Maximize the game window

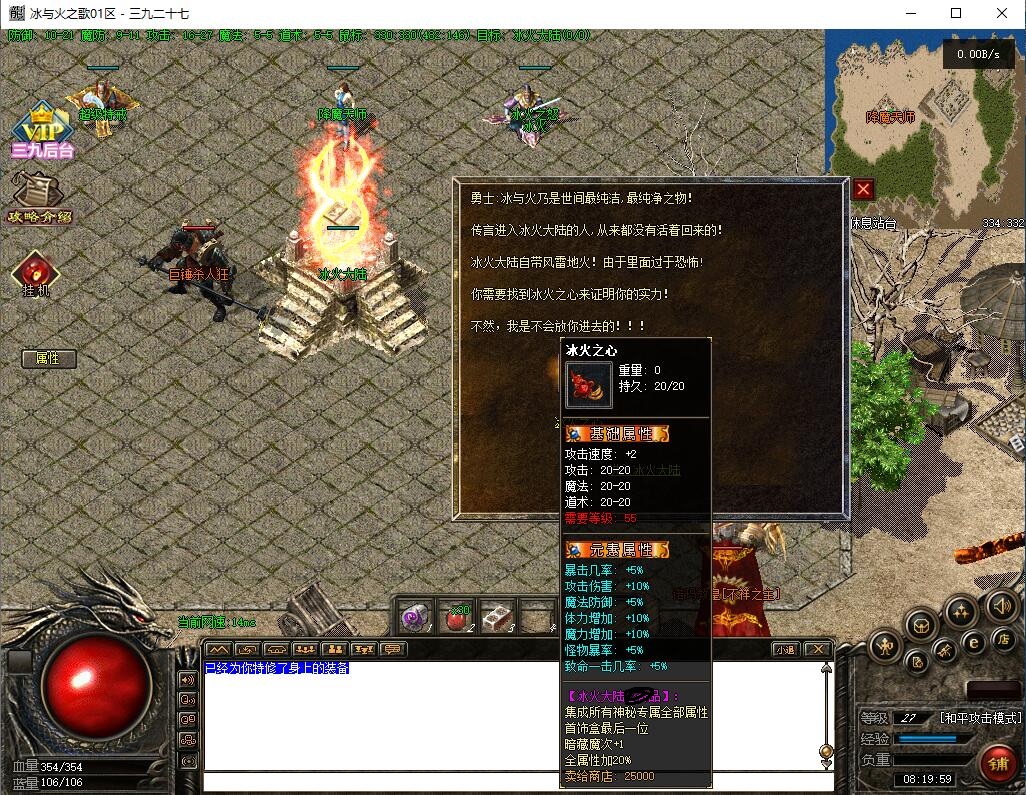coord(956,14)
